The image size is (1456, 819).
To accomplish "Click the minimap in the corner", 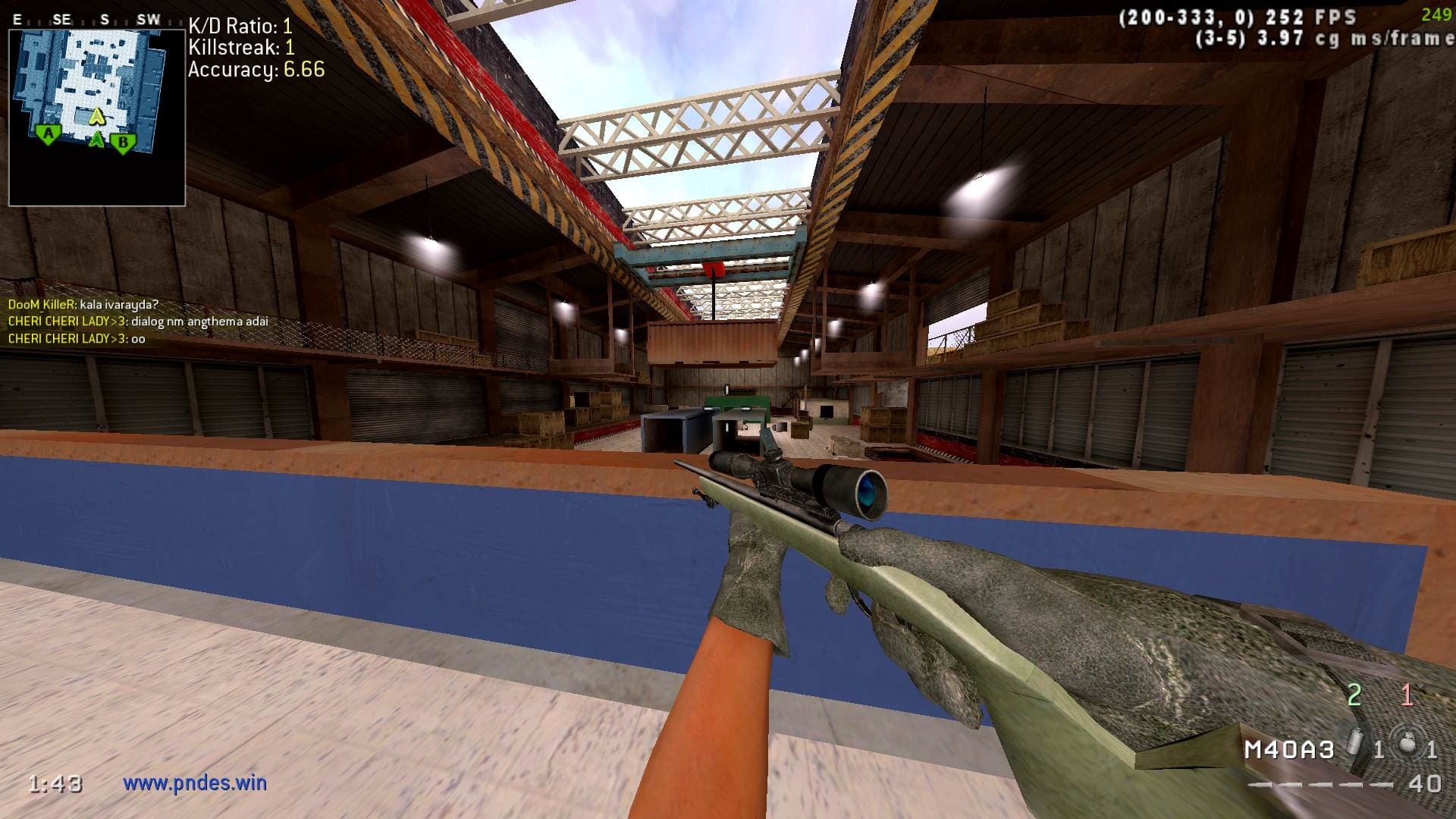I will pos(97,118).
